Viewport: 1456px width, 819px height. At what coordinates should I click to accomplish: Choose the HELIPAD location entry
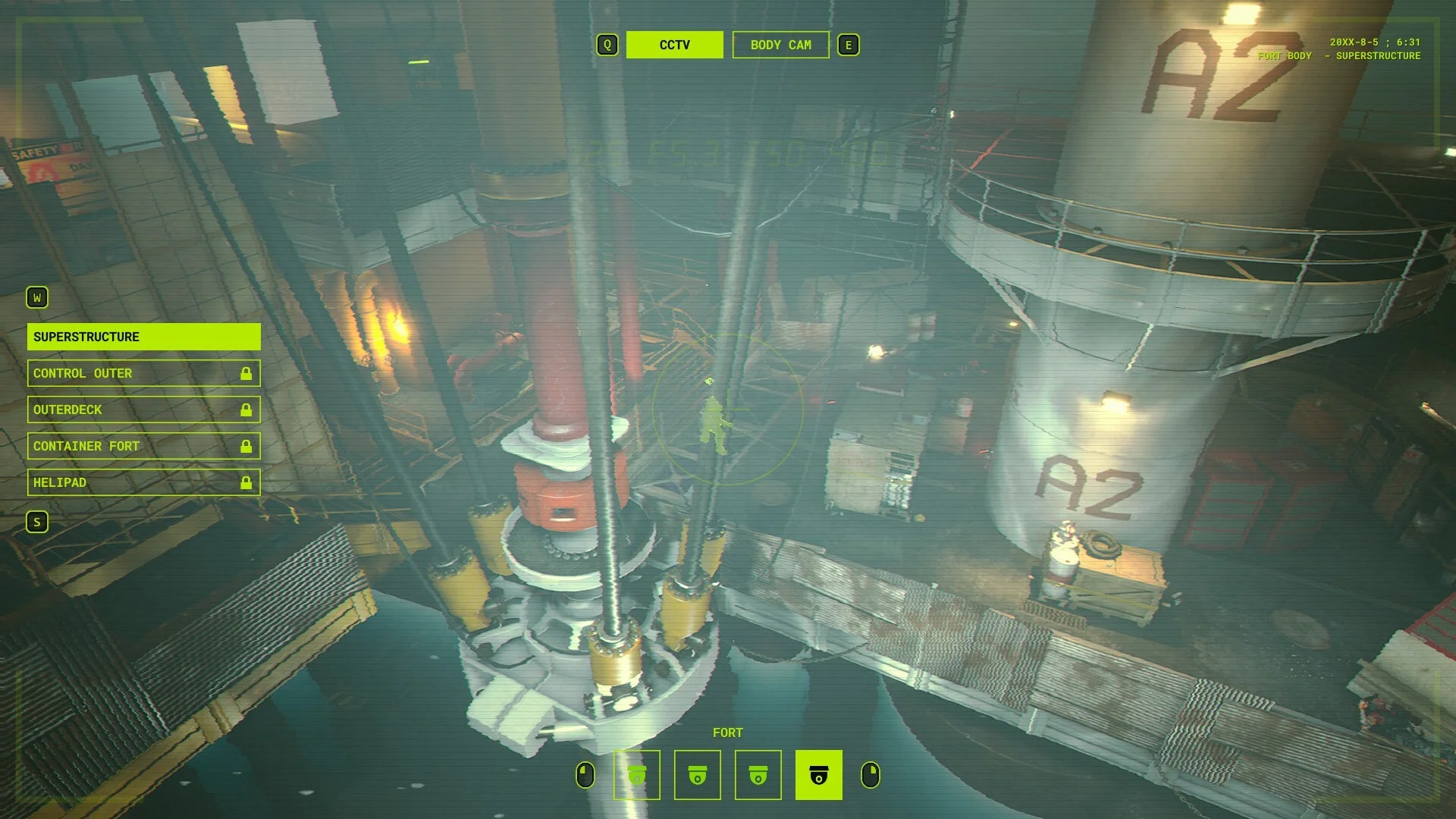143,482
